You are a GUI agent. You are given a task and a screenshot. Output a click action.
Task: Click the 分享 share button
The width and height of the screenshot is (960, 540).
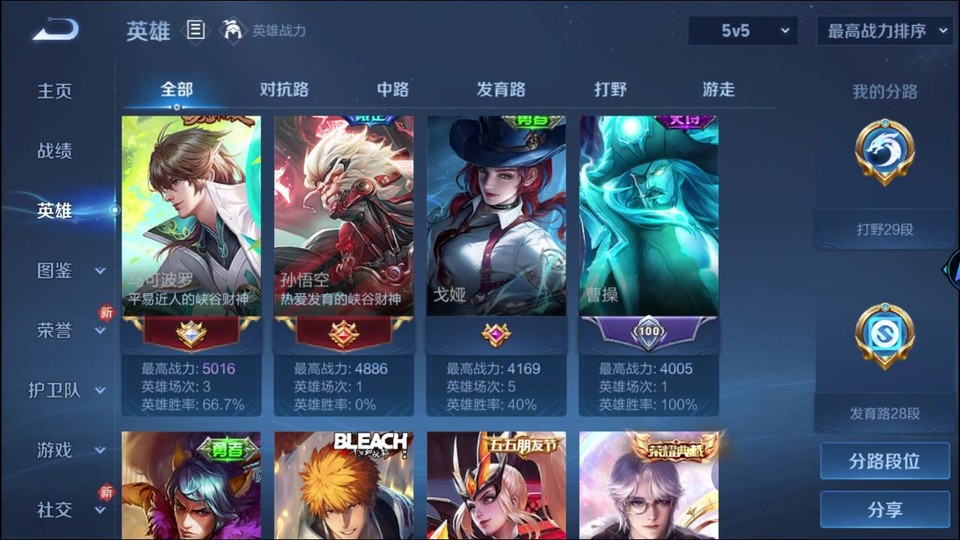[x=884, y=509]
